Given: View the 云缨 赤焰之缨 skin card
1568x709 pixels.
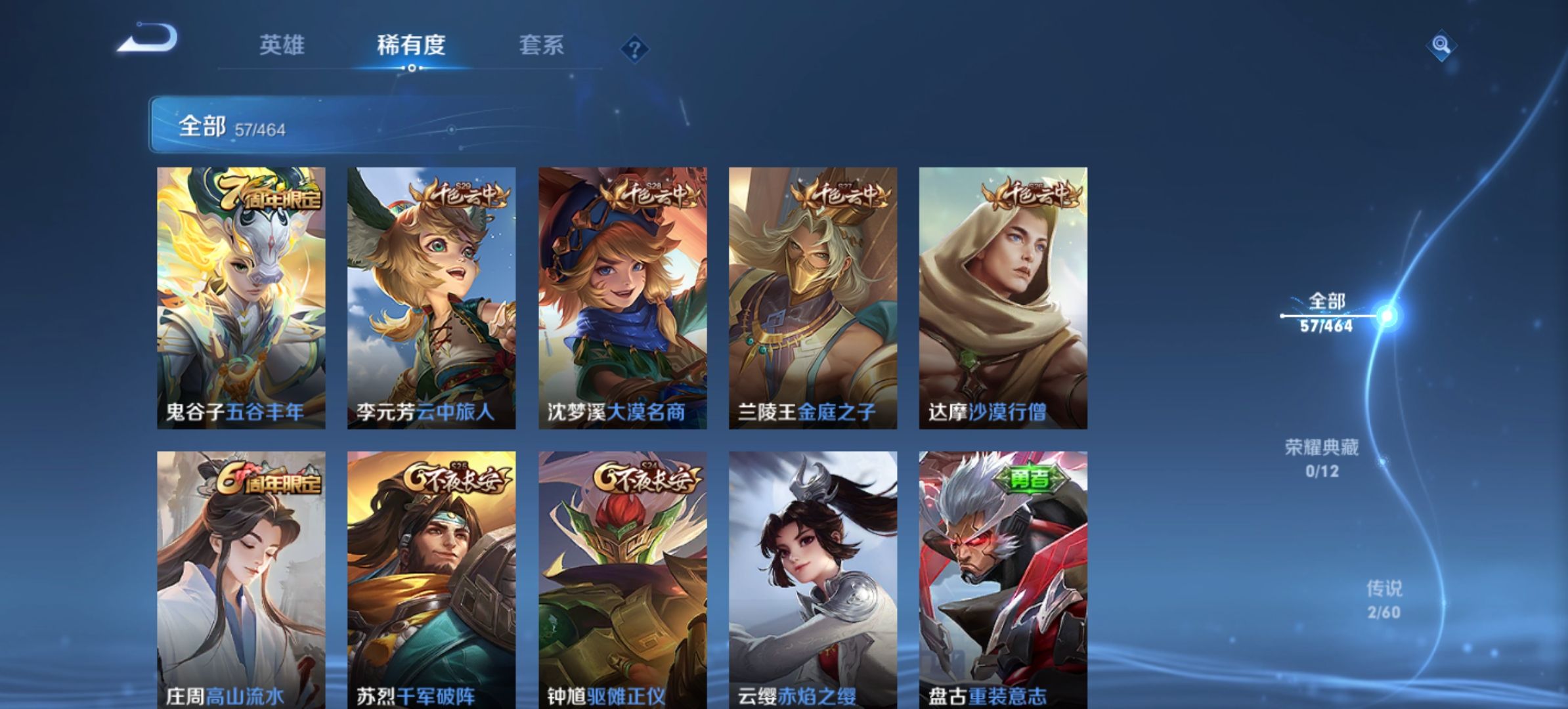Looking at the screenshot, I should point(813,579).
